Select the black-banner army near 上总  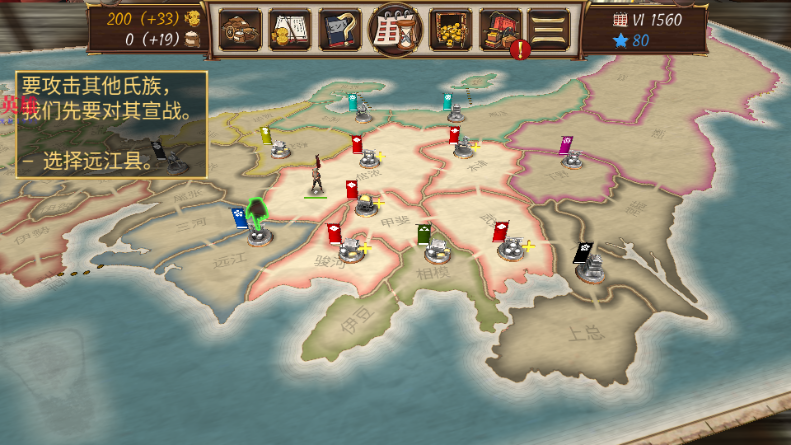pyautogui.click(x=591, y=265)
